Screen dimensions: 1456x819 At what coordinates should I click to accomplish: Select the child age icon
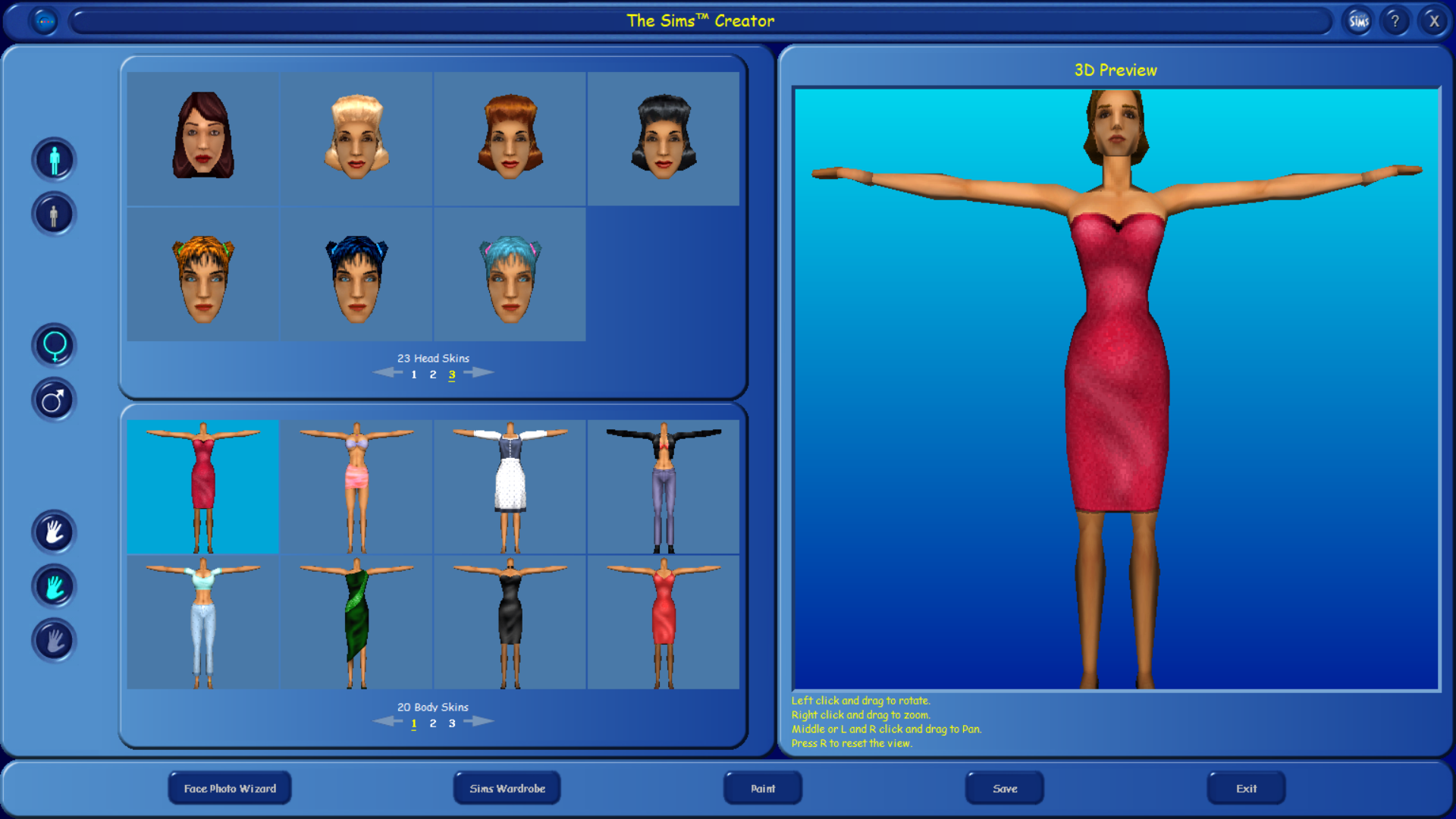[x=53, y=214]
